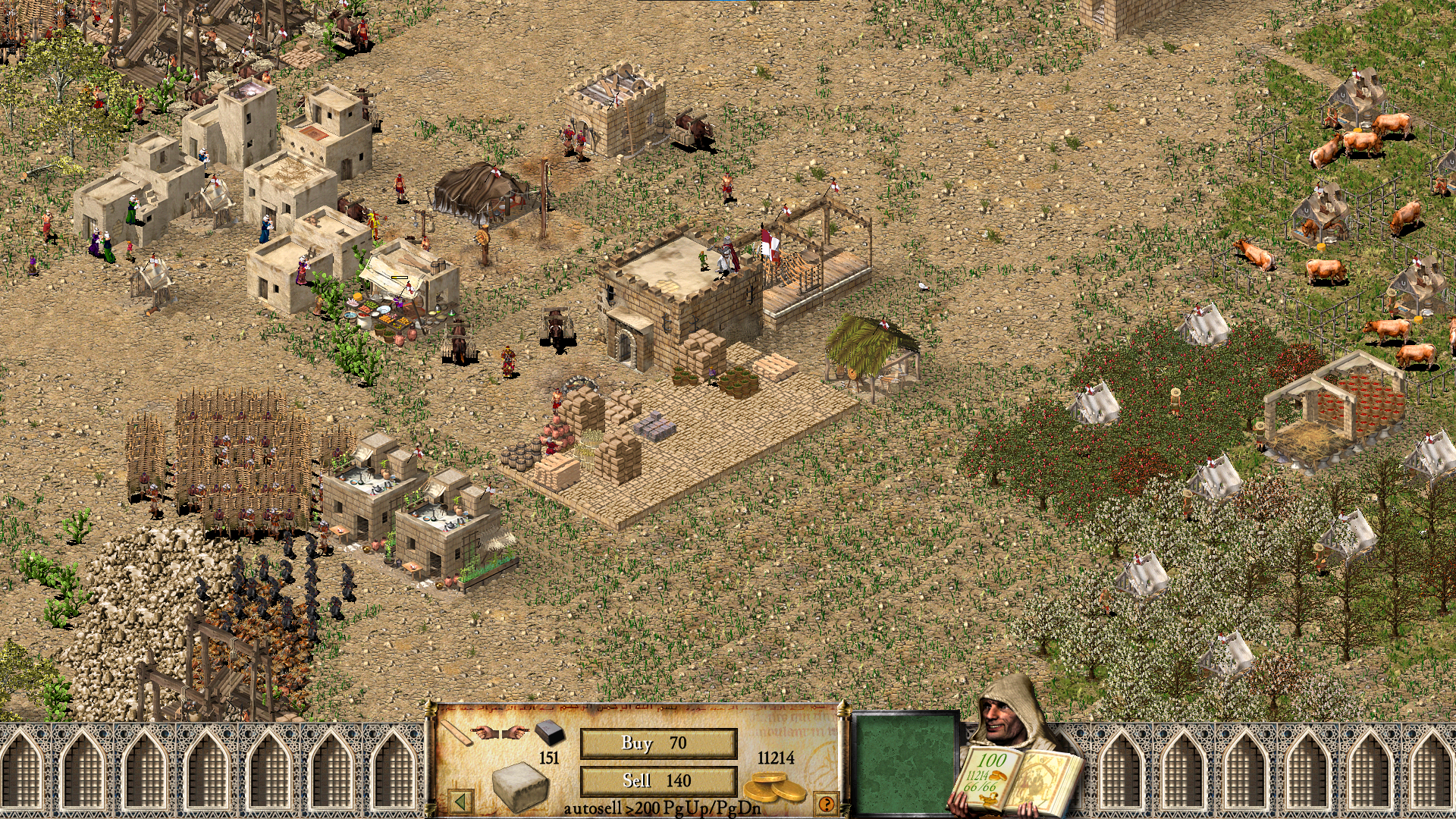
Task: Select the wood plank goods icon
Action: pos(457,733)
